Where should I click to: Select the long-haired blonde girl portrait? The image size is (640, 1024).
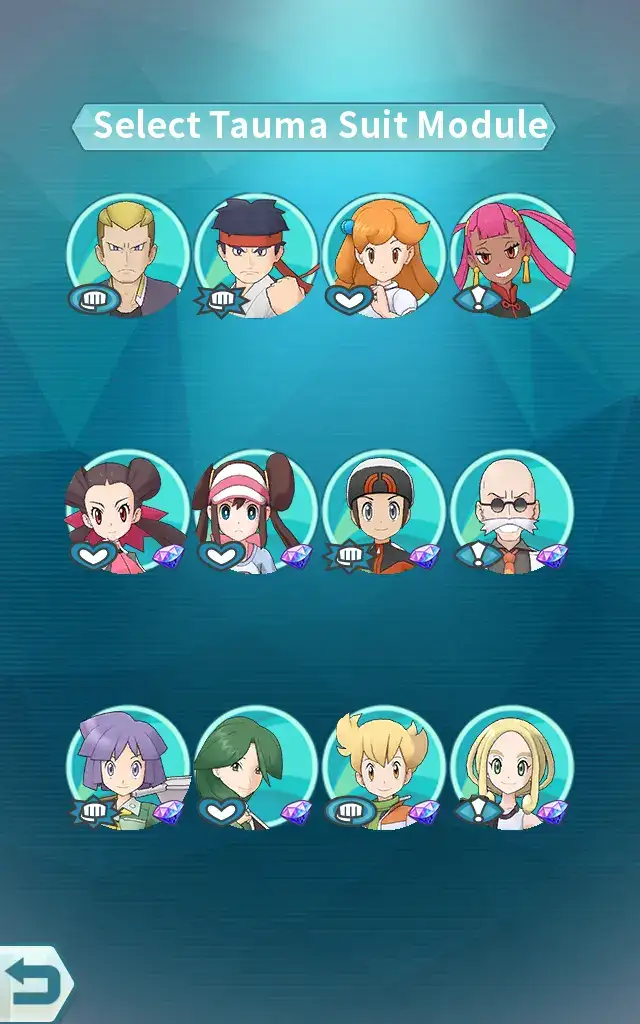click(512, 768)
